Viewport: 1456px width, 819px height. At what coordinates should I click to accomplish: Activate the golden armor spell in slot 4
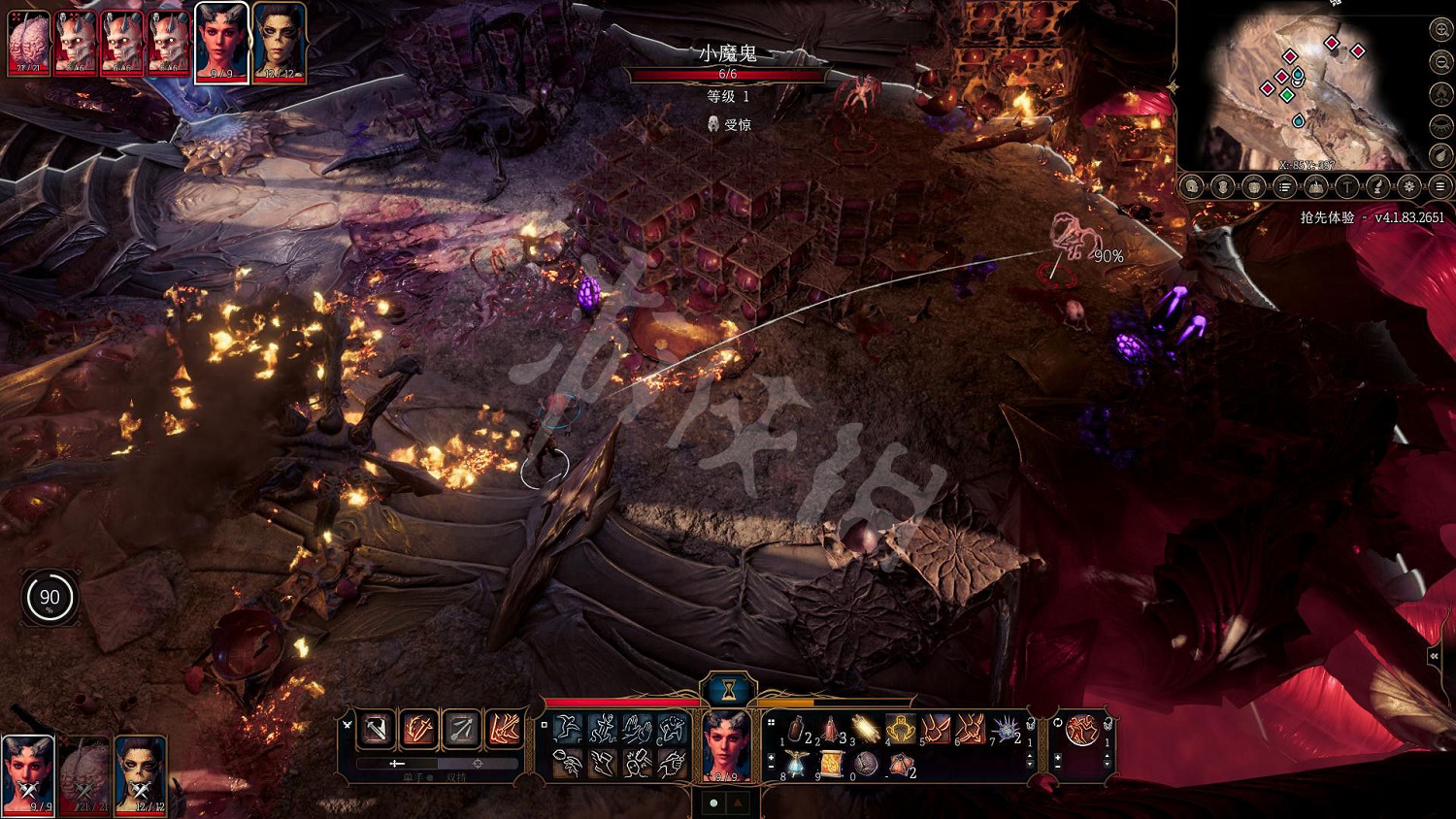point(901,729)
